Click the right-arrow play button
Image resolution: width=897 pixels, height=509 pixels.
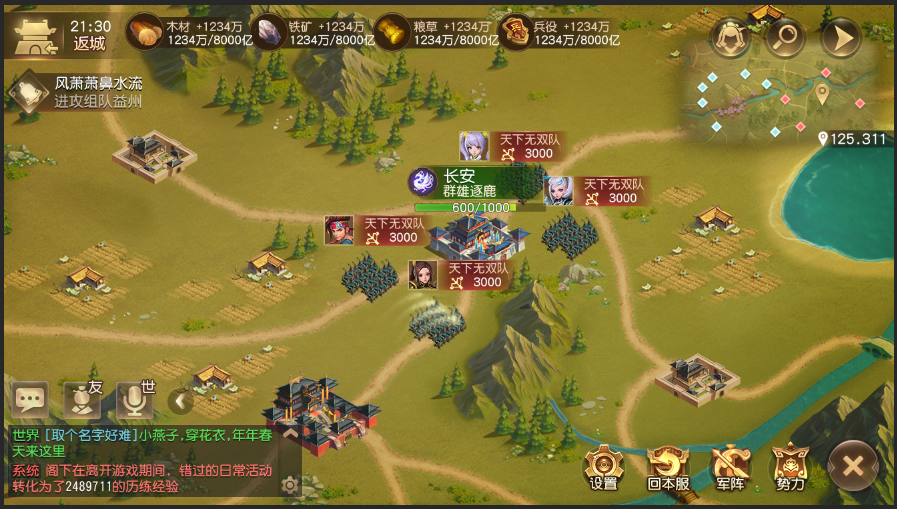click(x=840, y=39)
